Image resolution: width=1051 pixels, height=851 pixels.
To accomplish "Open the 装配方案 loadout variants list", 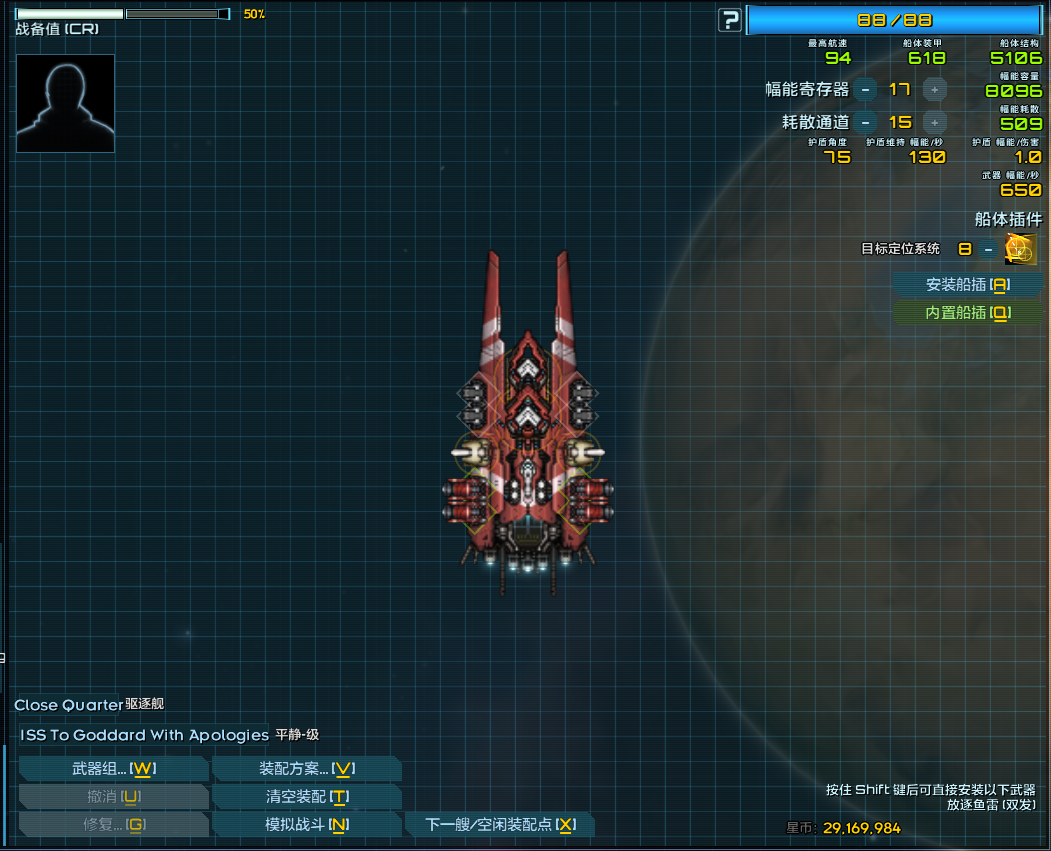I will [307, 769].
